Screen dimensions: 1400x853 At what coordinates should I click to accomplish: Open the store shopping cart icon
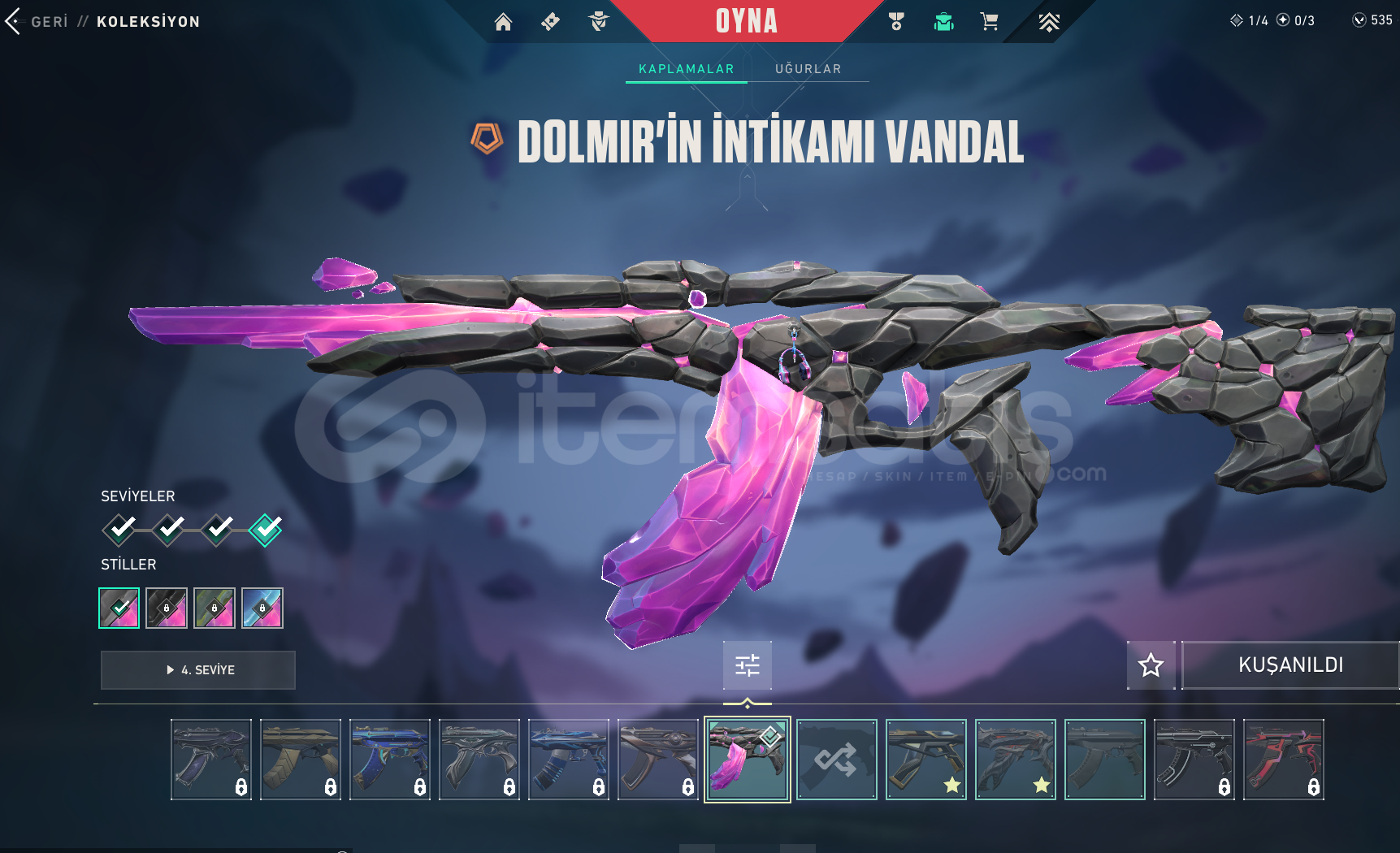coord(989,22)
